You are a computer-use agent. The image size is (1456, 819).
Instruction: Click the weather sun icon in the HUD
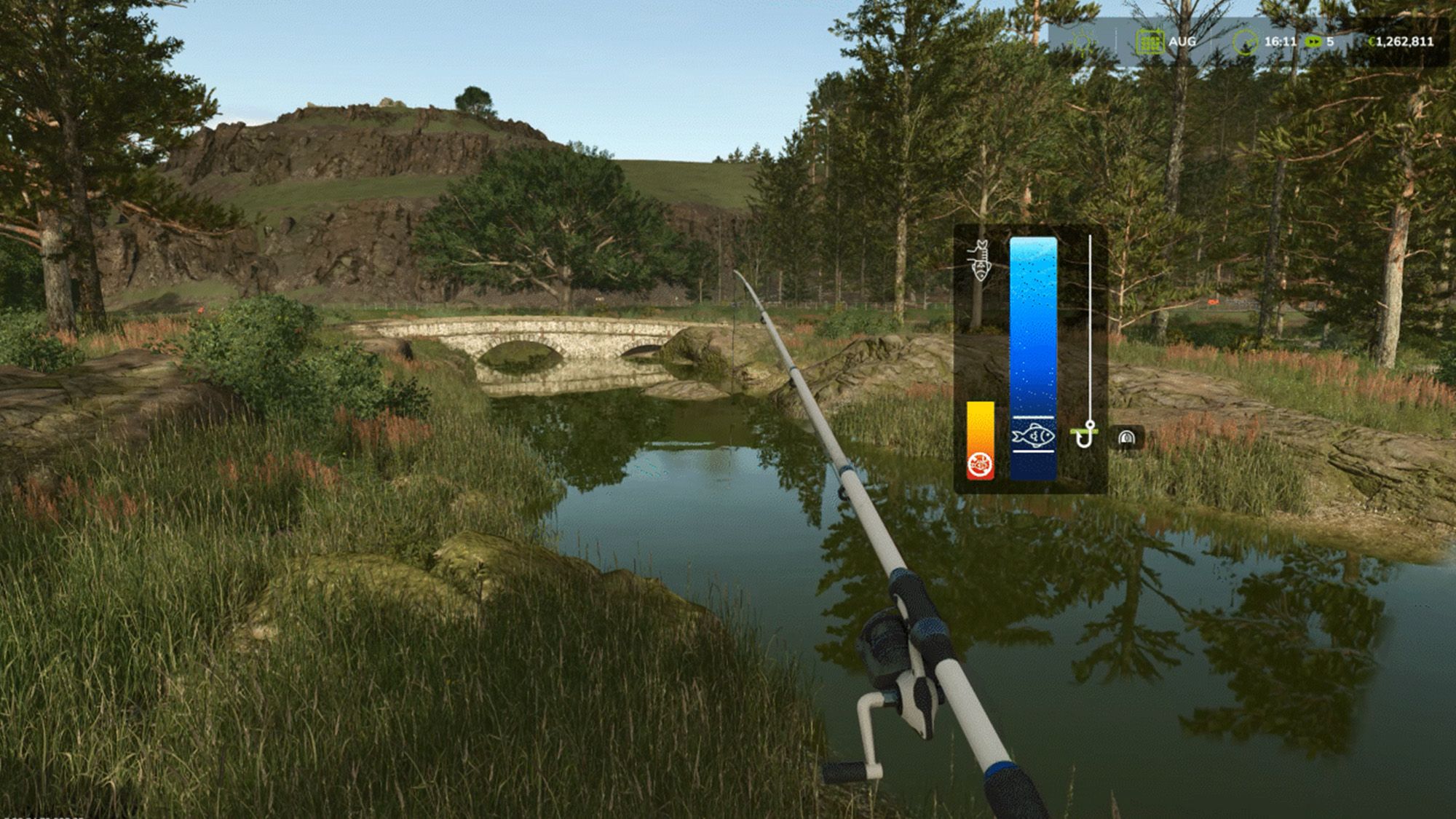1081,41
